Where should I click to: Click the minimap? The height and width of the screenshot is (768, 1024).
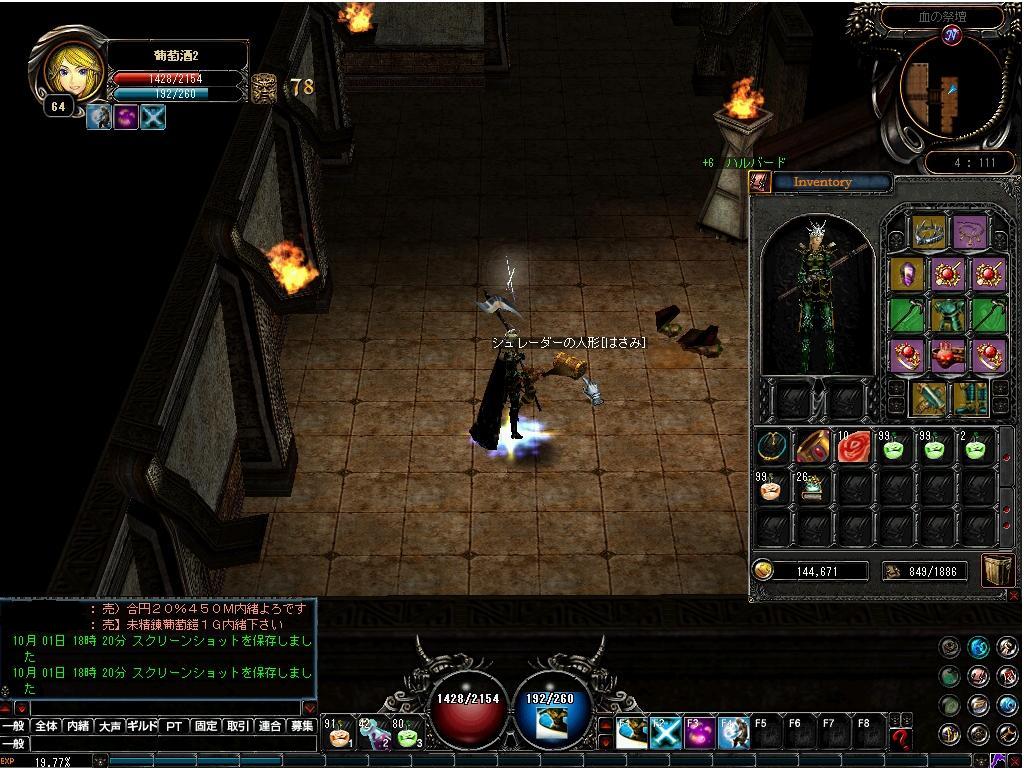[x=939, y=91]
